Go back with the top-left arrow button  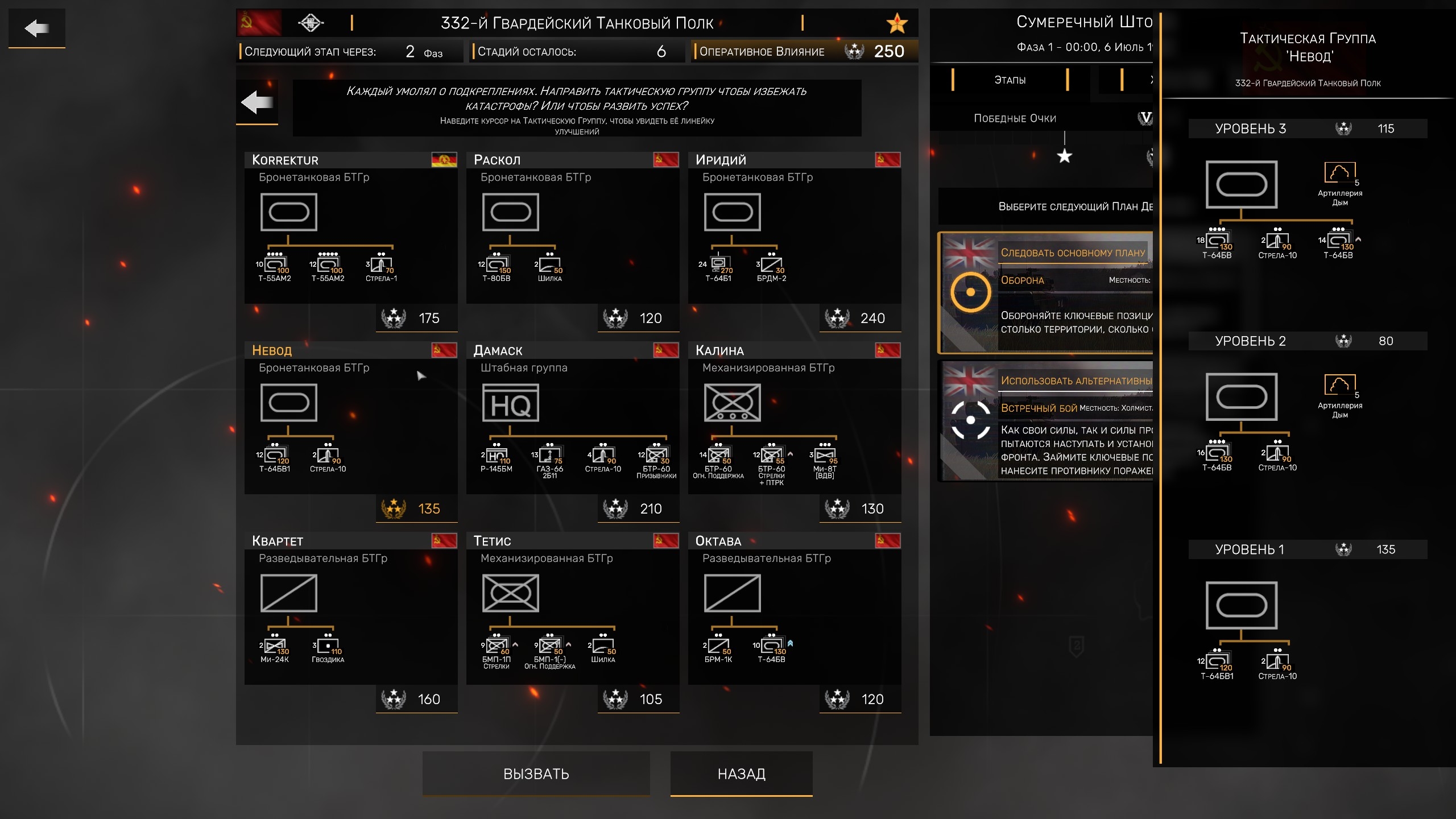37,28
